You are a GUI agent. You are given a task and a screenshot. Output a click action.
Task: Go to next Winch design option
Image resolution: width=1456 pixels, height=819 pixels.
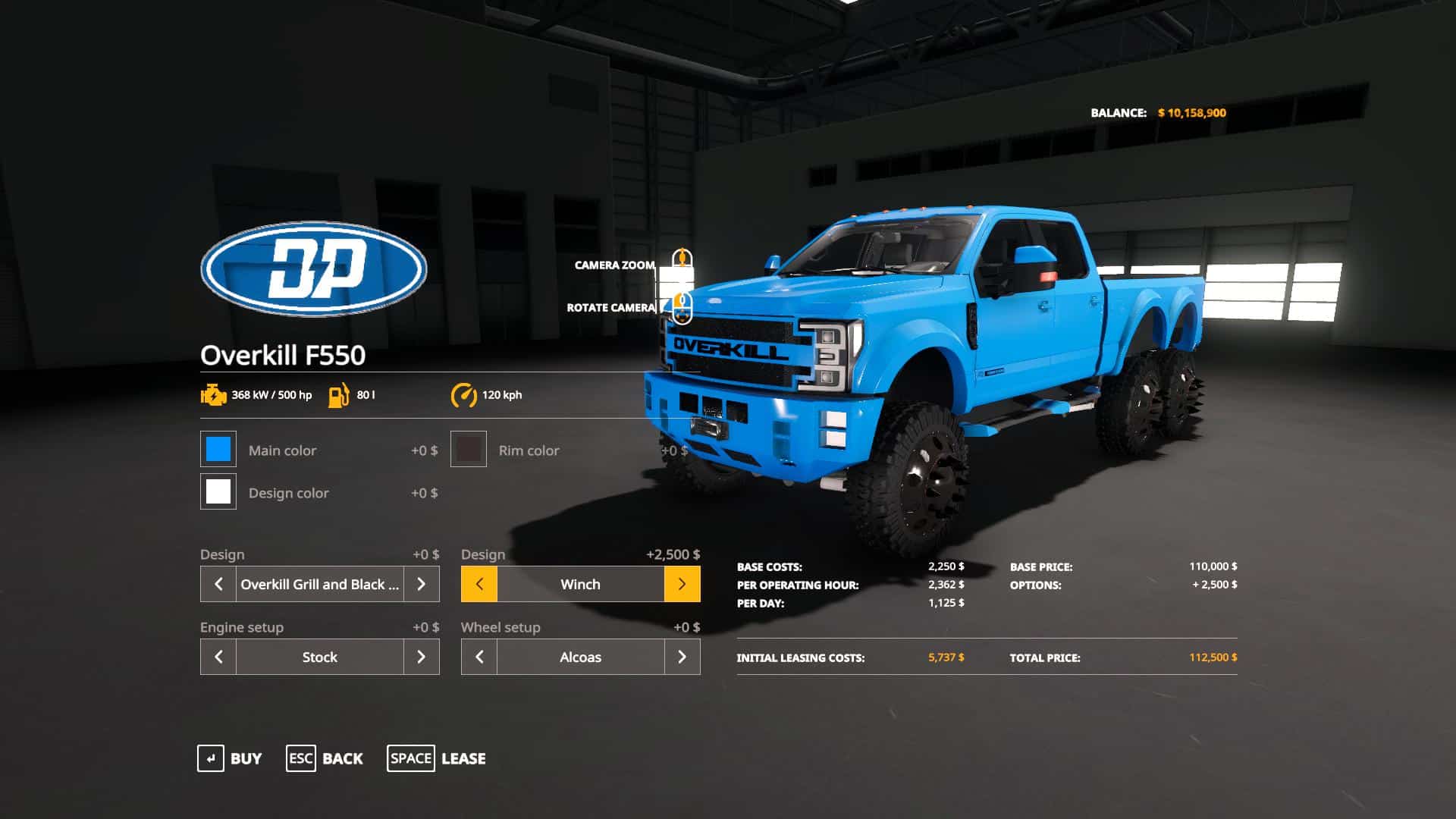pyautogui.click(x=682, y=584)
